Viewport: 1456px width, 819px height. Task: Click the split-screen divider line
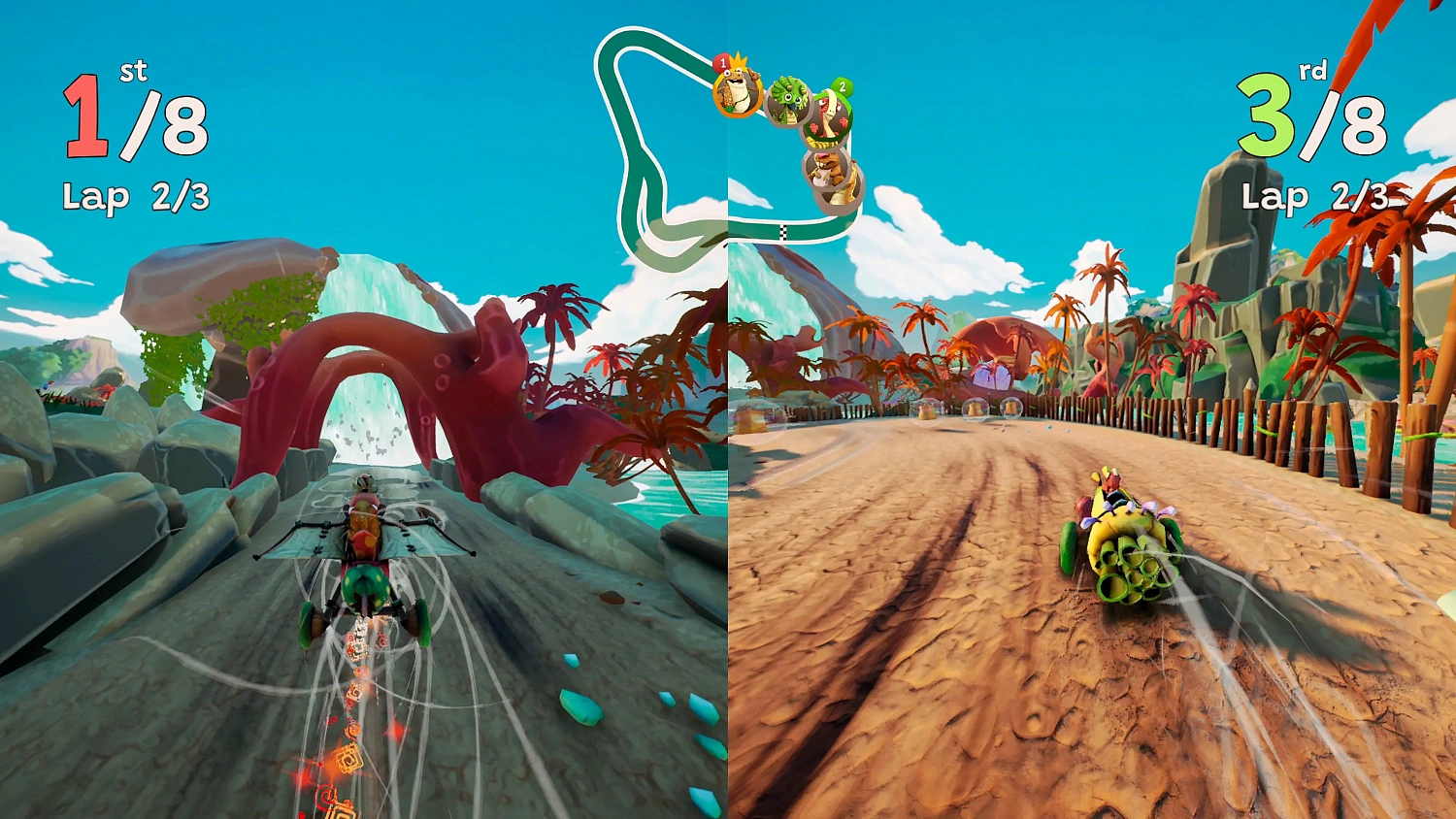click(x=728, y=485)
